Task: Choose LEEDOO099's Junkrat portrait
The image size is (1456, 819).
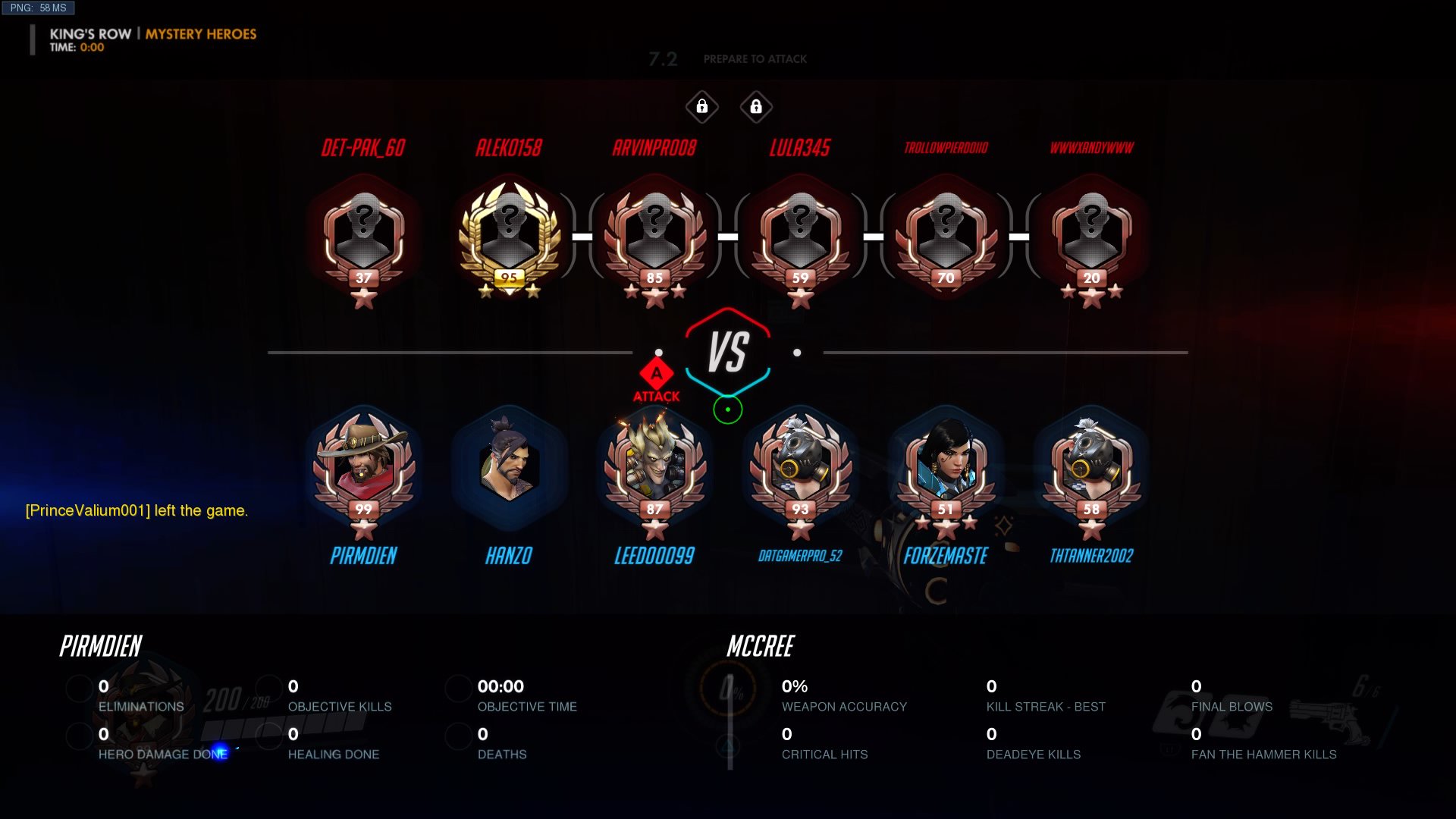Action: point(654,464)
